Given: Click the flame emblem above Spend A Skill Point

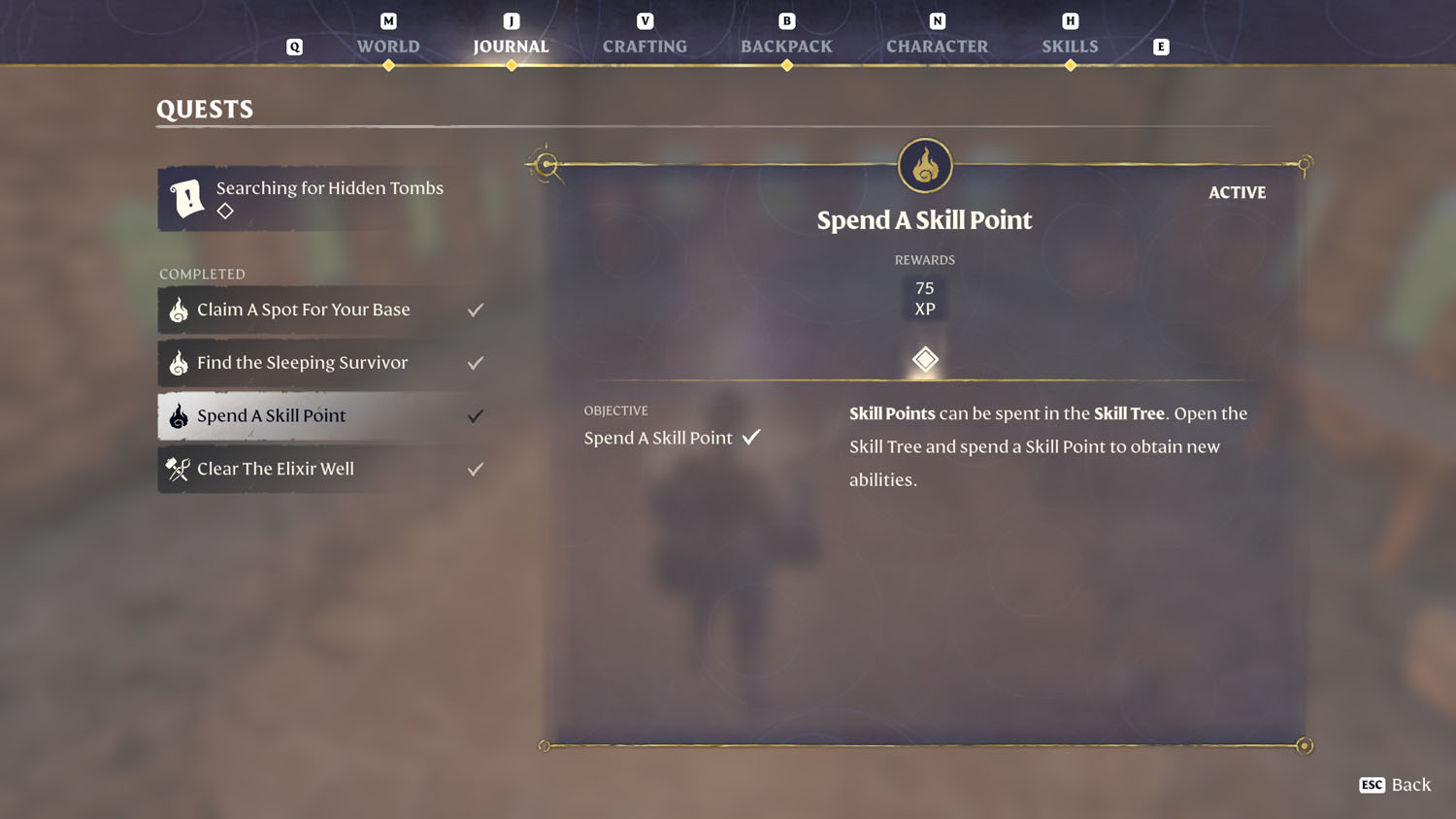Looking at the screenshot, I should (x=924, y=165).
